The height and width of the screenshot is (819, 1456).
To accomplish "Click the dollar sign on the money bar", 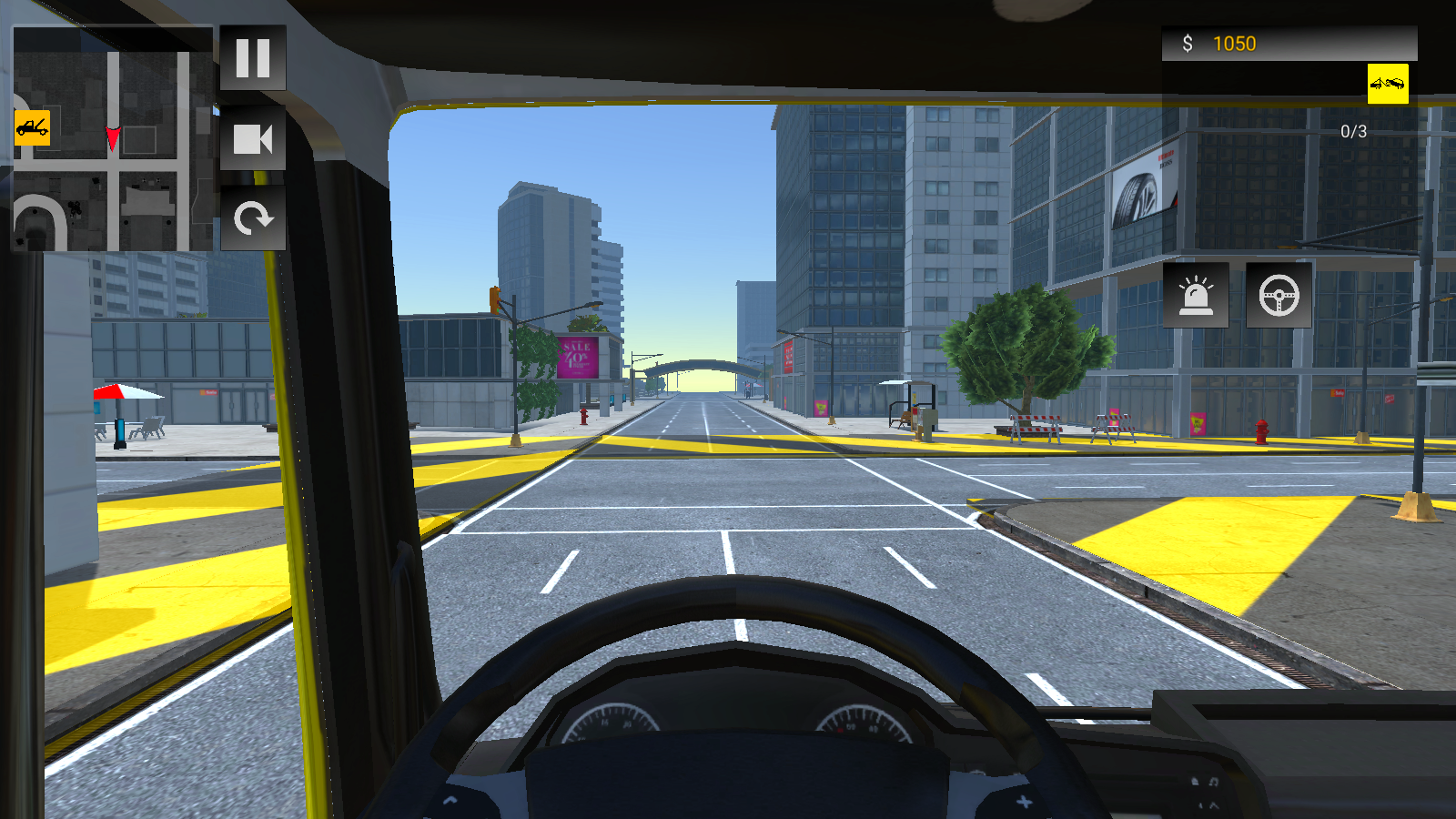I will (1188, 42).
